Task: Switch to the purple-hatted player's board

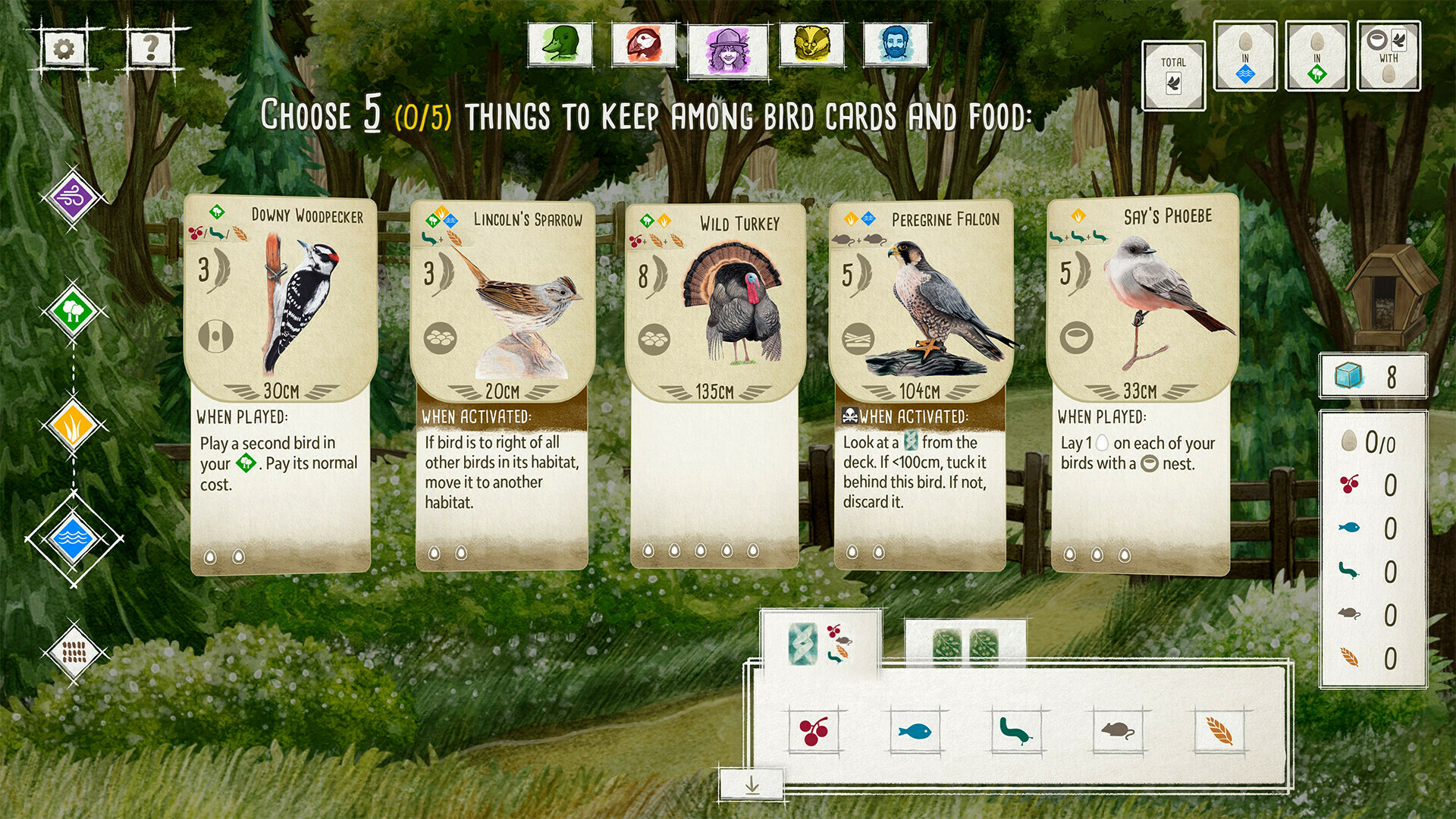Action: (x=729, y=47)
